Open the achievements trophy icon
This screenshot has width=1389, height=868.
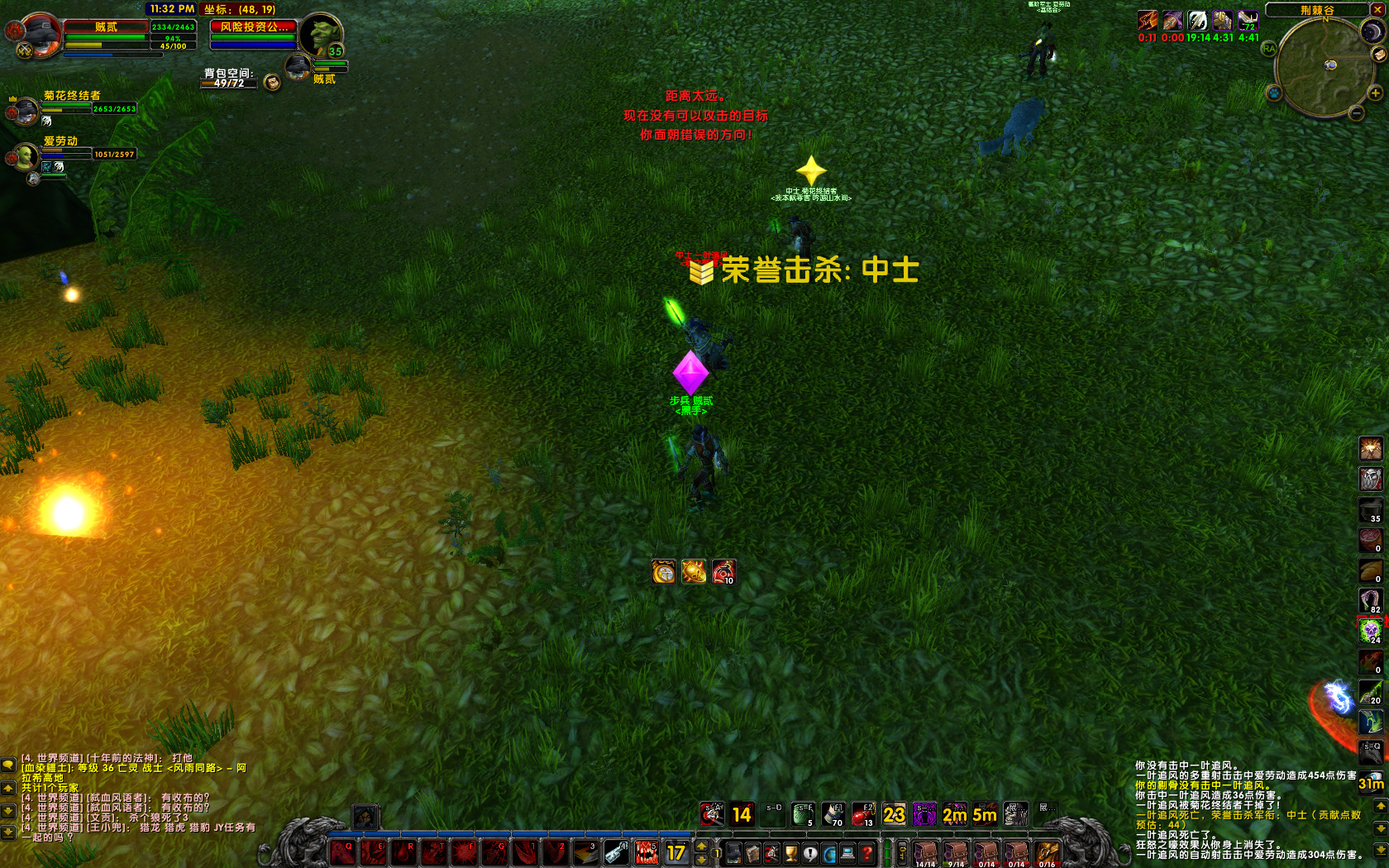click(789, 851)
